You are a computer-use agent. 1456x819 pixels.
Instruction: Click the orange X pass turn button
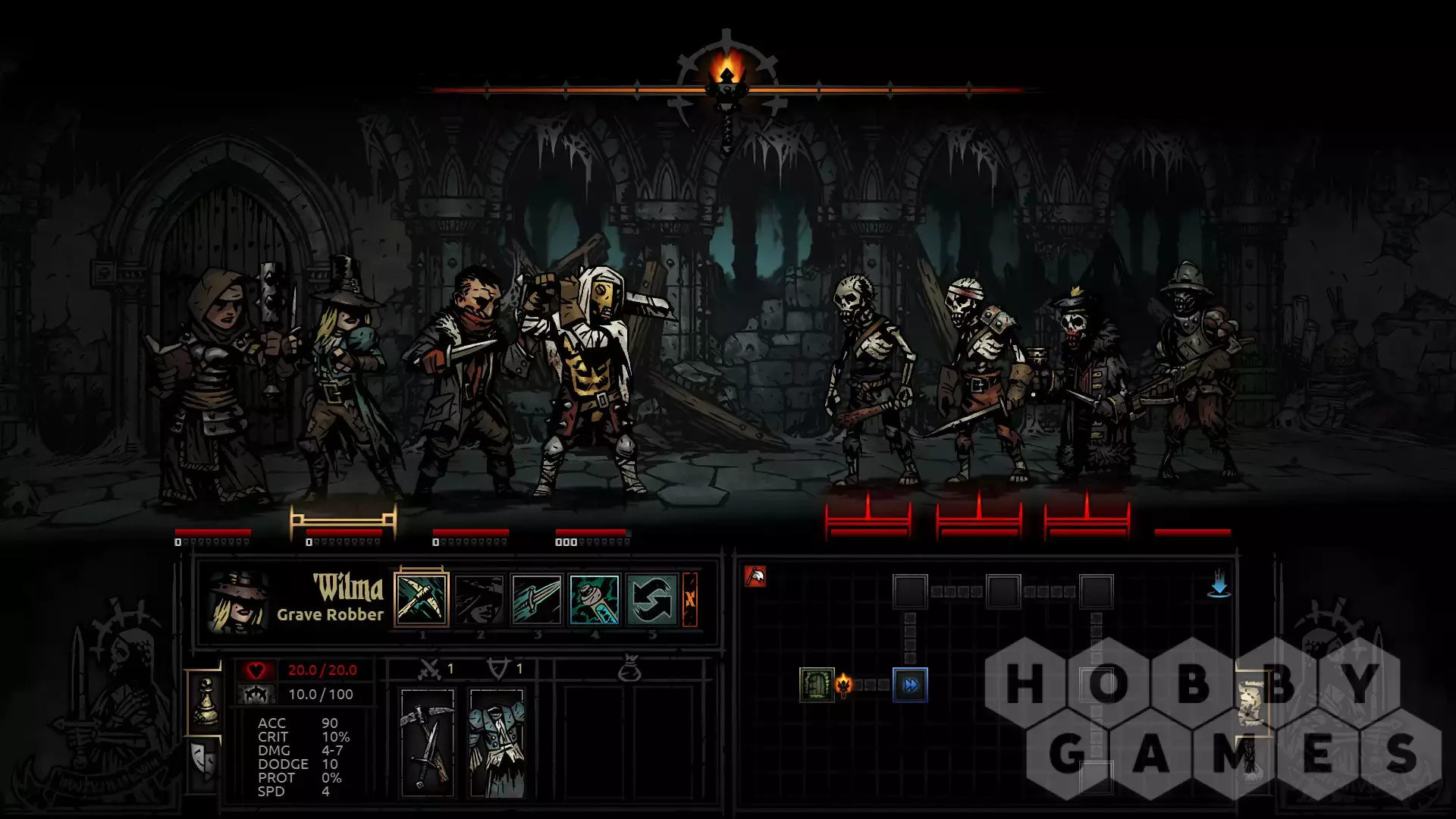tap(690, 600)
